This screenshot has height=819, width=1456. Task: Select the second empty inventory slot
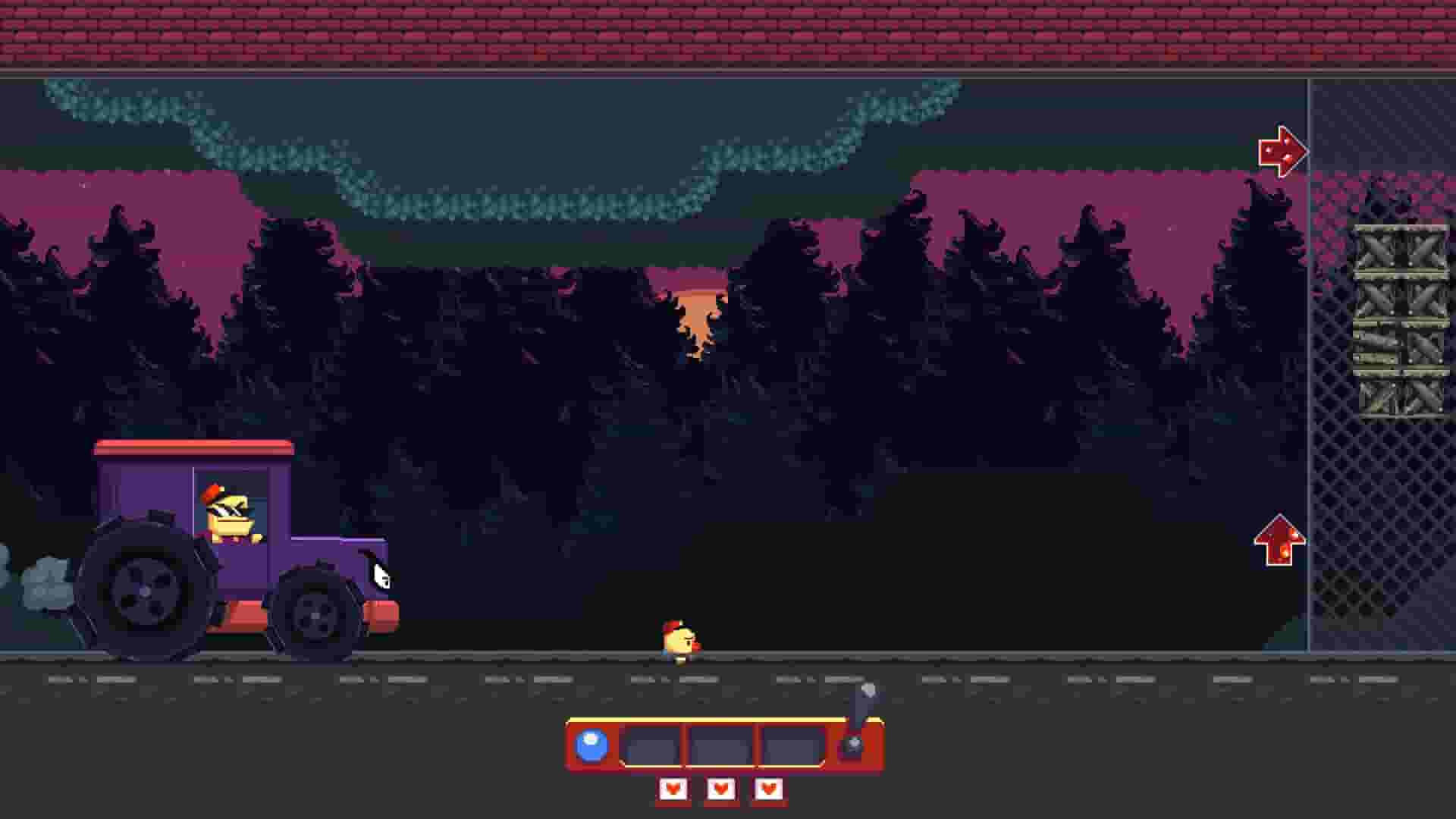coord(720,745)
